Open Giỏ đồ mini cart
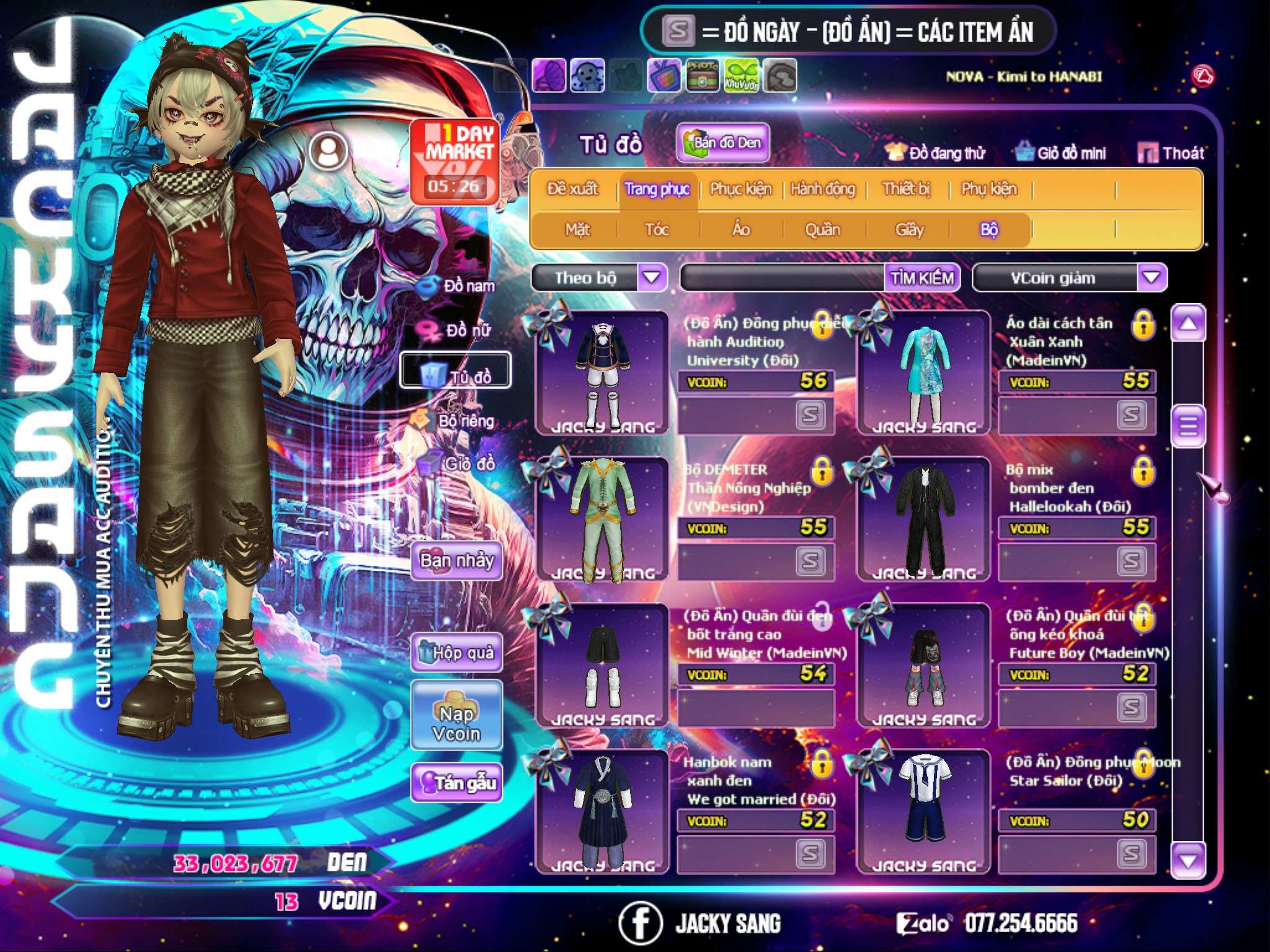1270x952 pixels. click(x=1061, y=152)
